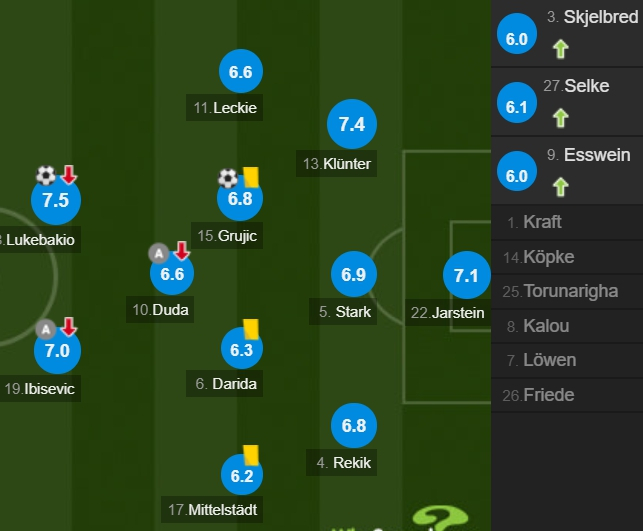
Task: Open Klünter's 7.4 player rating
Action: click(x=352, y=125)
